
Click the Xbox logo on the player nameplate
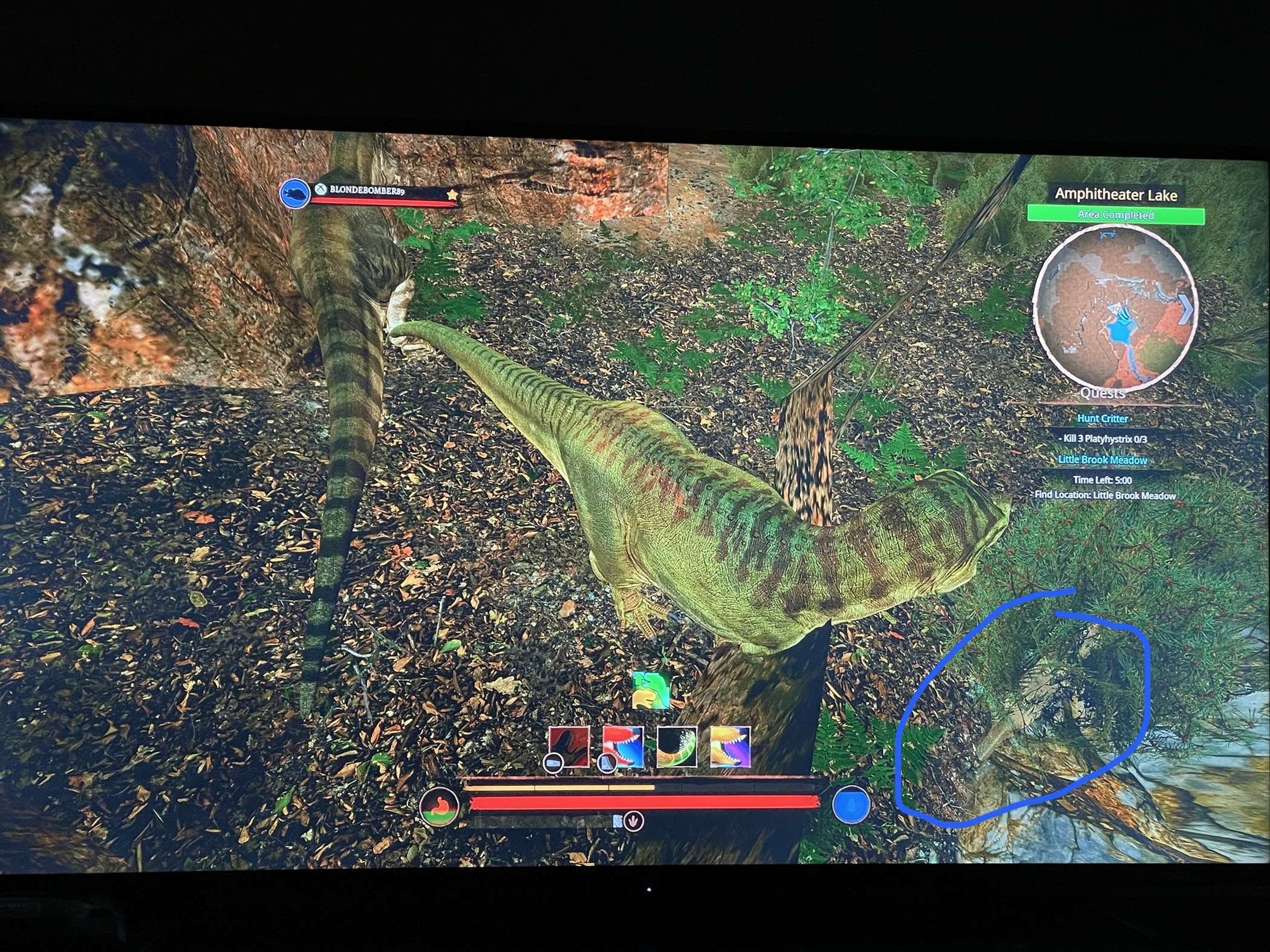click(321, 189)
